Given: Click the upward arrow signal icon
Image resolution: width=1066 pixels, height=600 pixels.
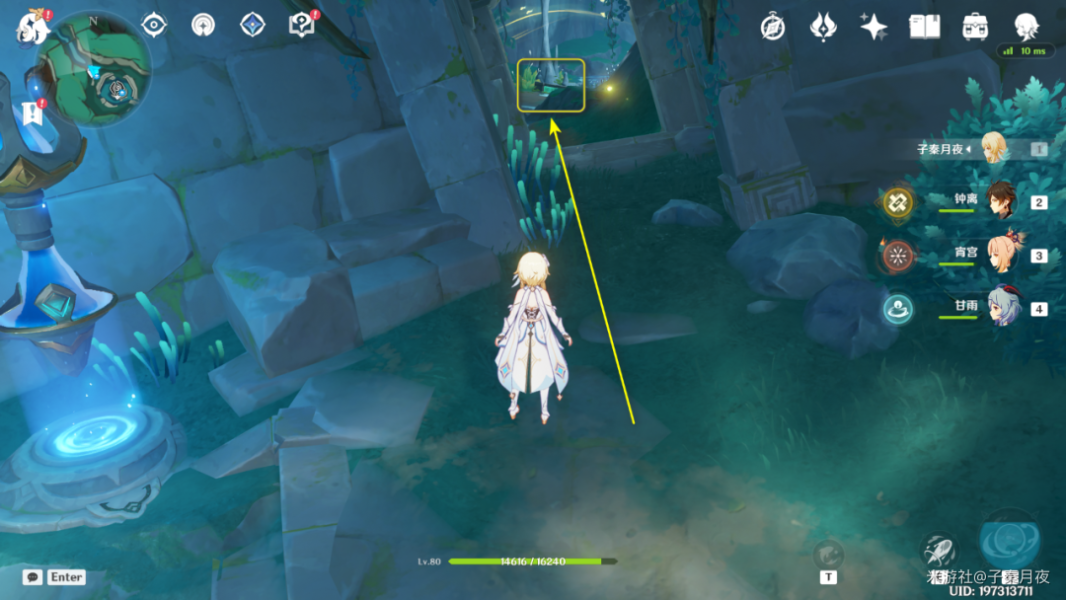Looking at the screenshot, I should click(x=203, y=25).
